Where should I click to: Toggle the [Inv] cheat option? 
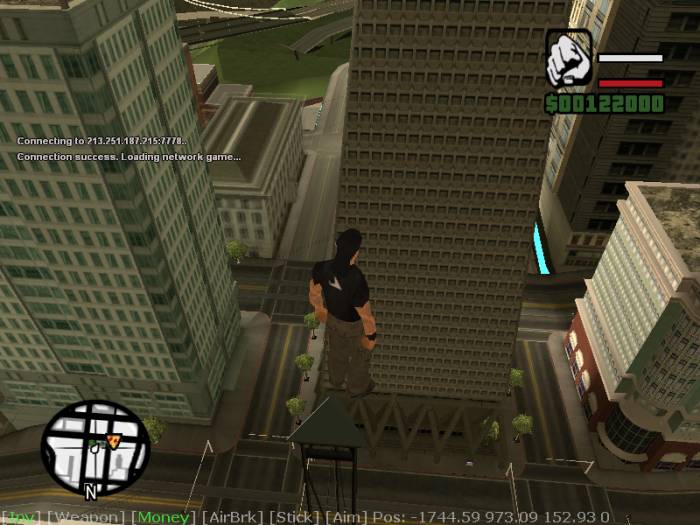click(x=21, y=517)
